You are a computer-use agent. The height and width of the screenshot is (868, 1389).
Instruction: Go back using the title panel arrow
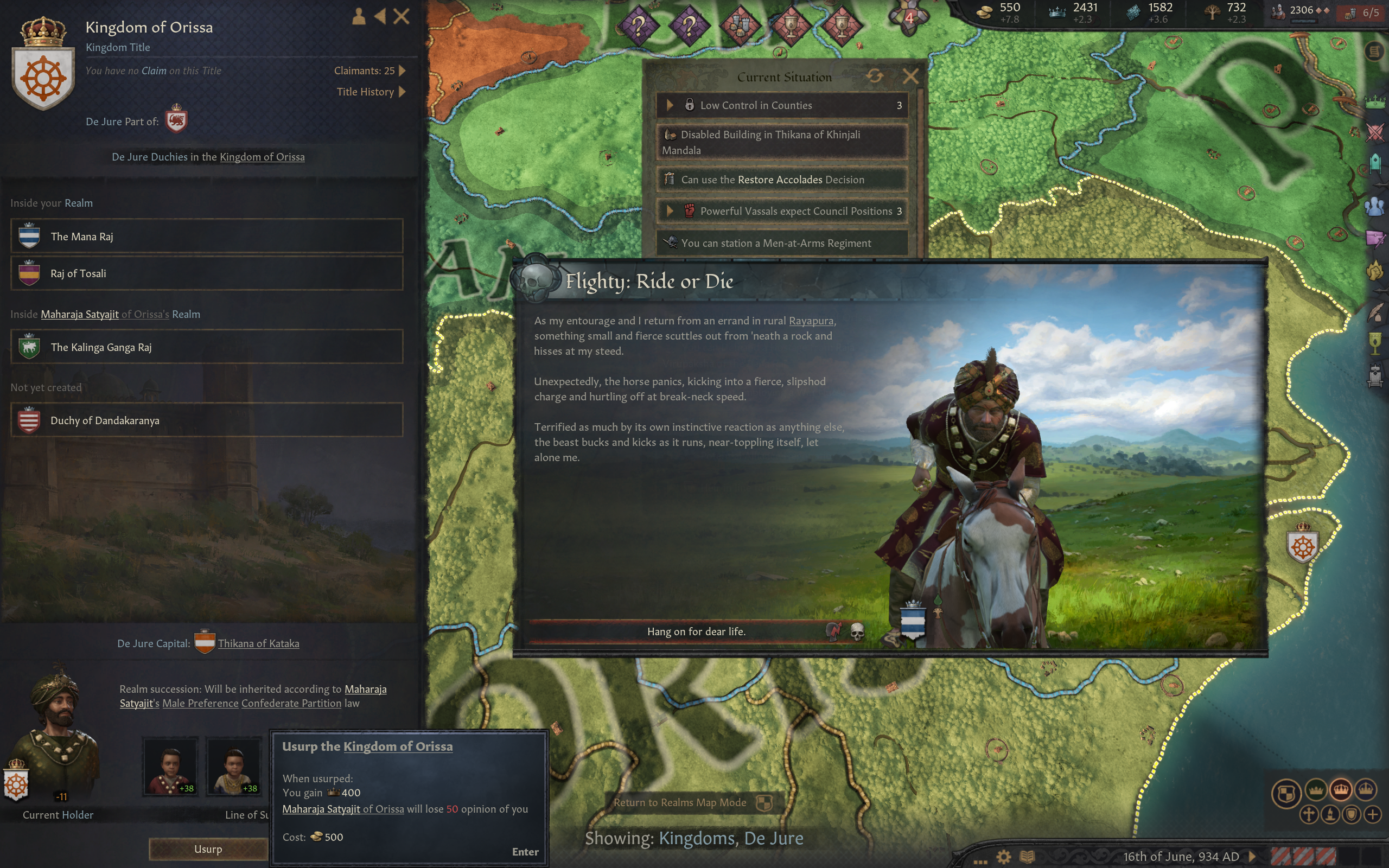(x=380, y=16)
